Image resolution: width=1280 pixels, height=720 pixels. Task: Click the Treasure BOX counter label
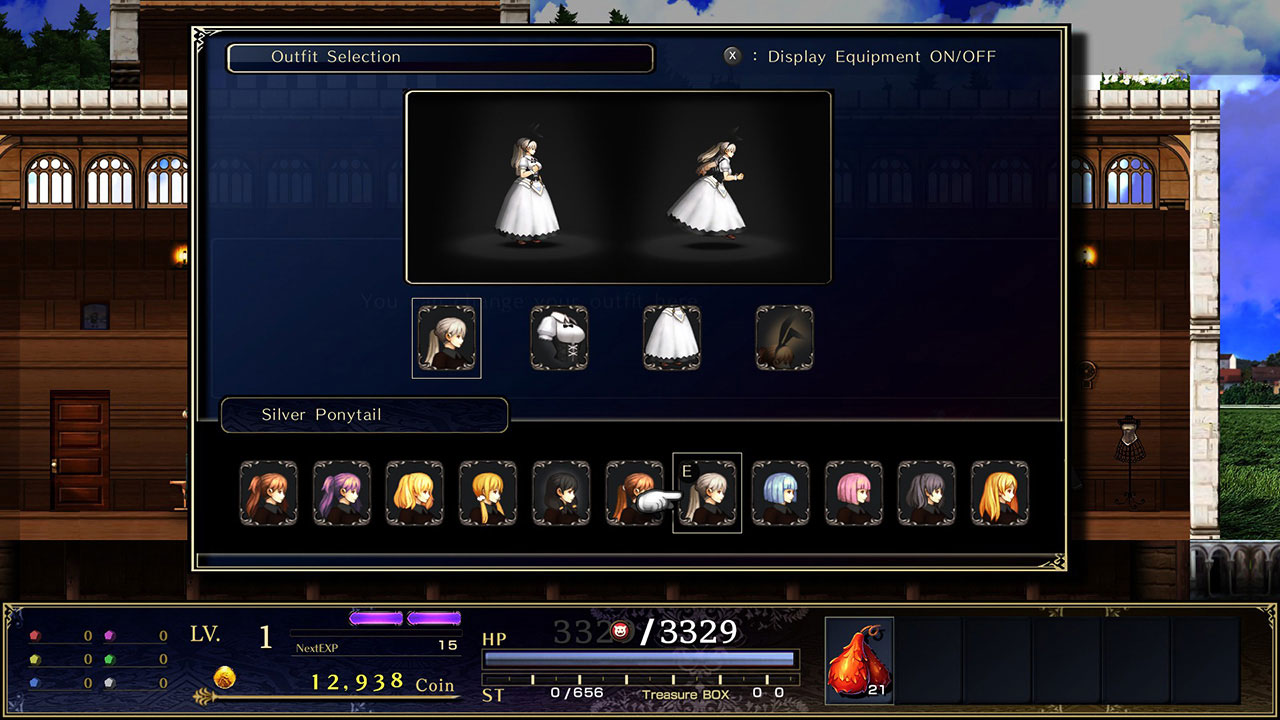pyautogui.click(x=688, y=693)
